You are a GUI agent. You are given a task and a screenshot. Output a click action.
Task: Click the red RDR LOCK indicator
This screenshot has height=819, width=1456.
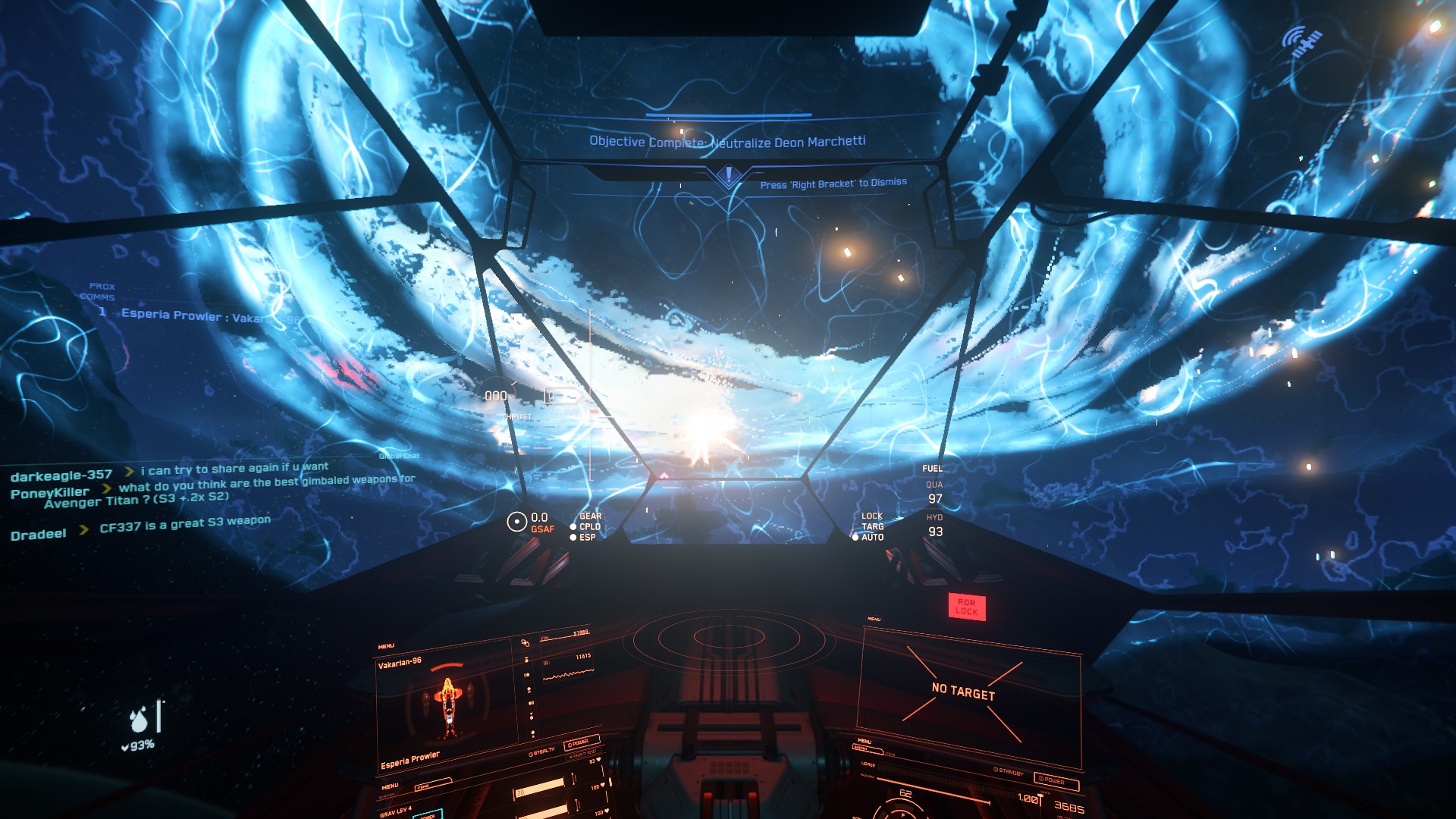(966, 607)
